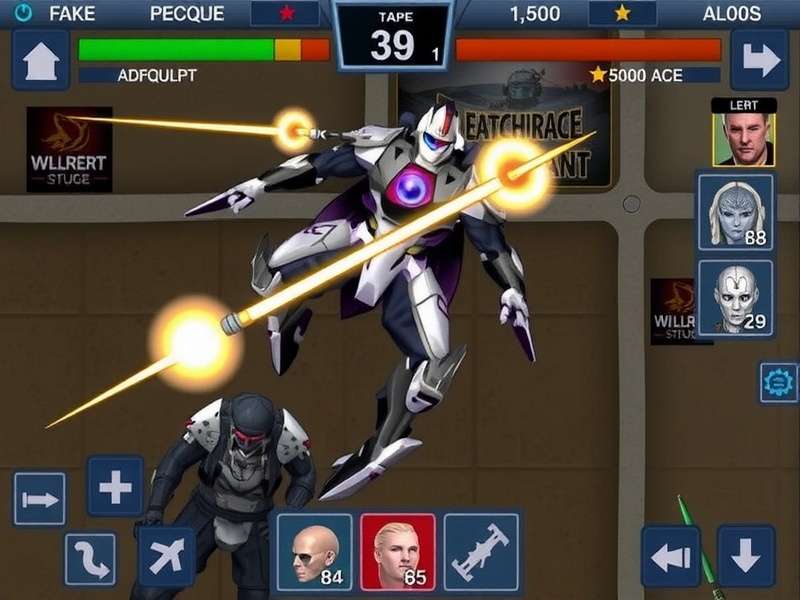Tap the down arrow button
800x600 pixels.
point(746,556)
